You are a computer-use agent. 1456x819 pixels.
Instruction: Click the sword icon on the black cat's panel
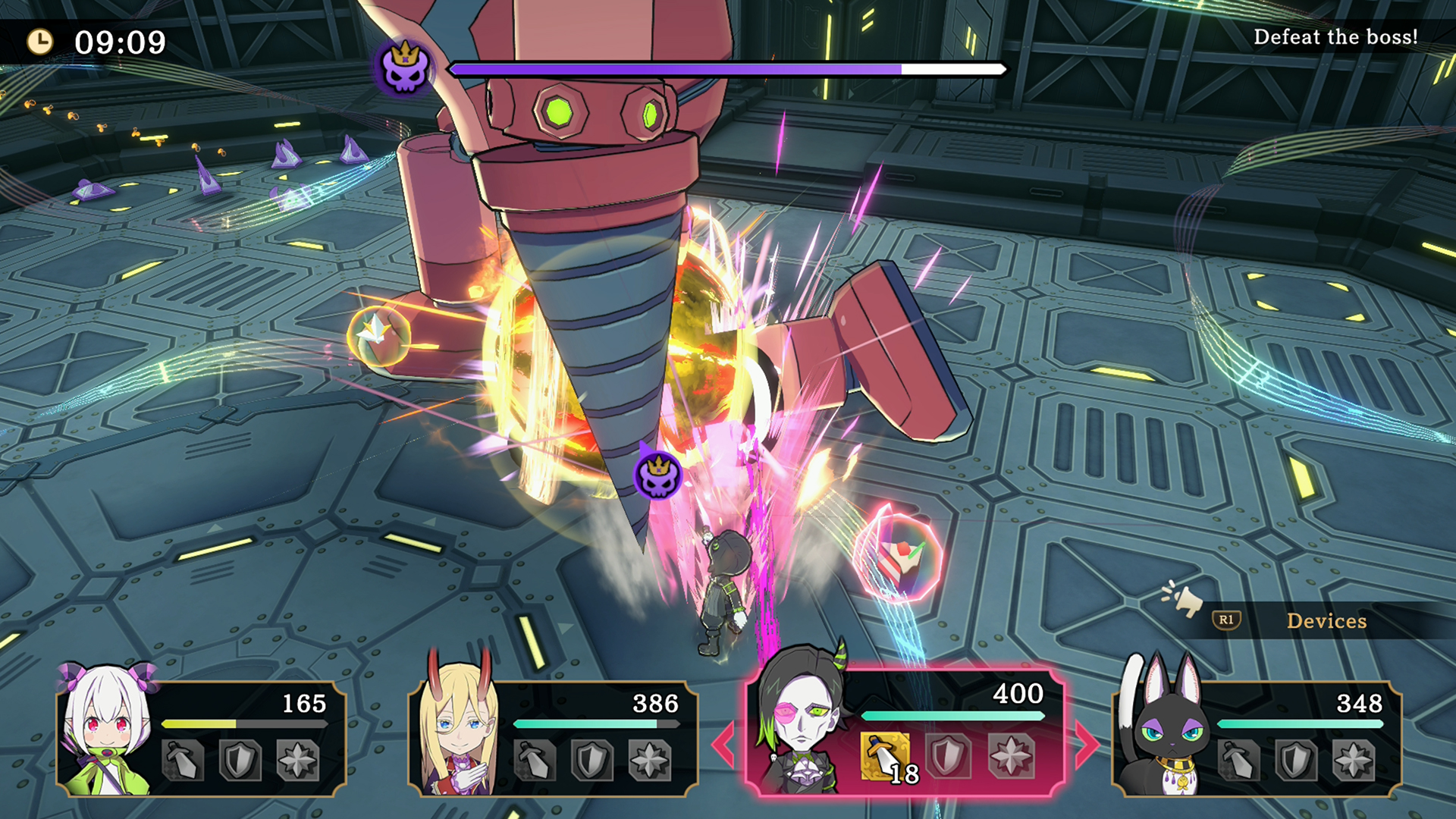point(1239,760)
